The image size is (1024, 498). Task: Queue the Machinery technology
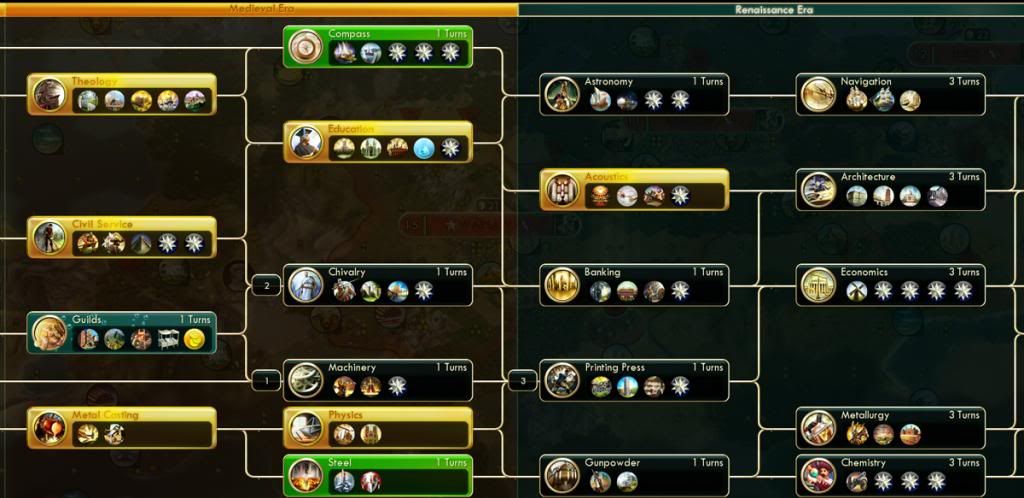click(x=378, y=380)
